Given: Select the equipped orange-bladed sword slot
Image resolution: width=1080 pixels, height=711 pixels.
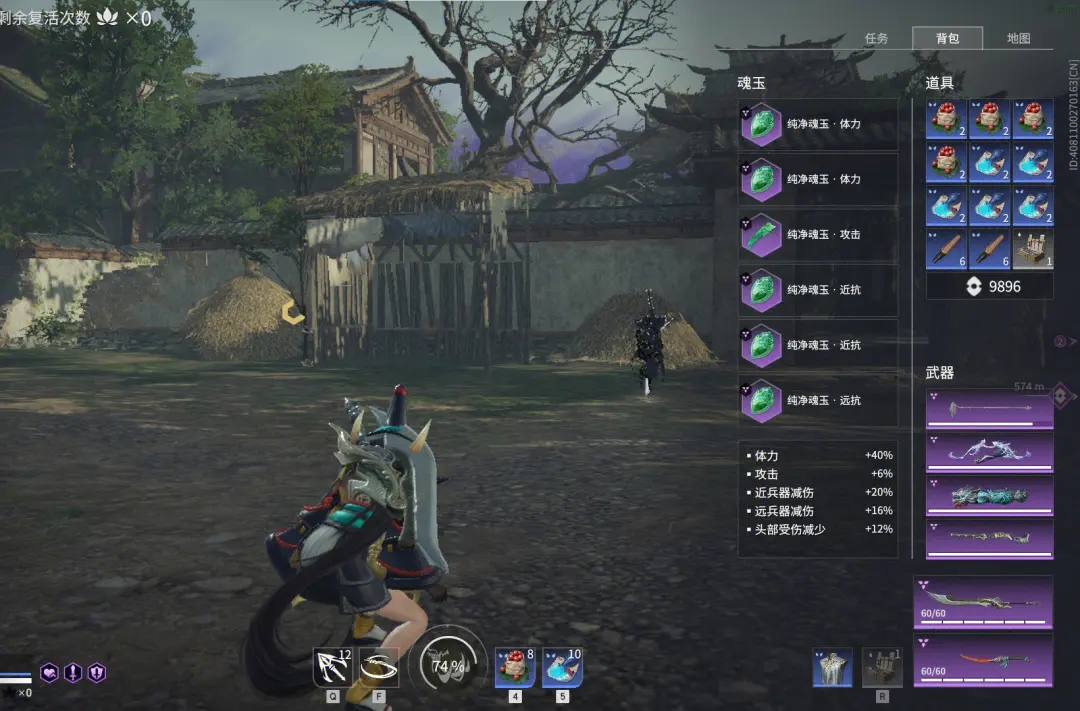Looking at the screenshot, I should coord(983,660).
